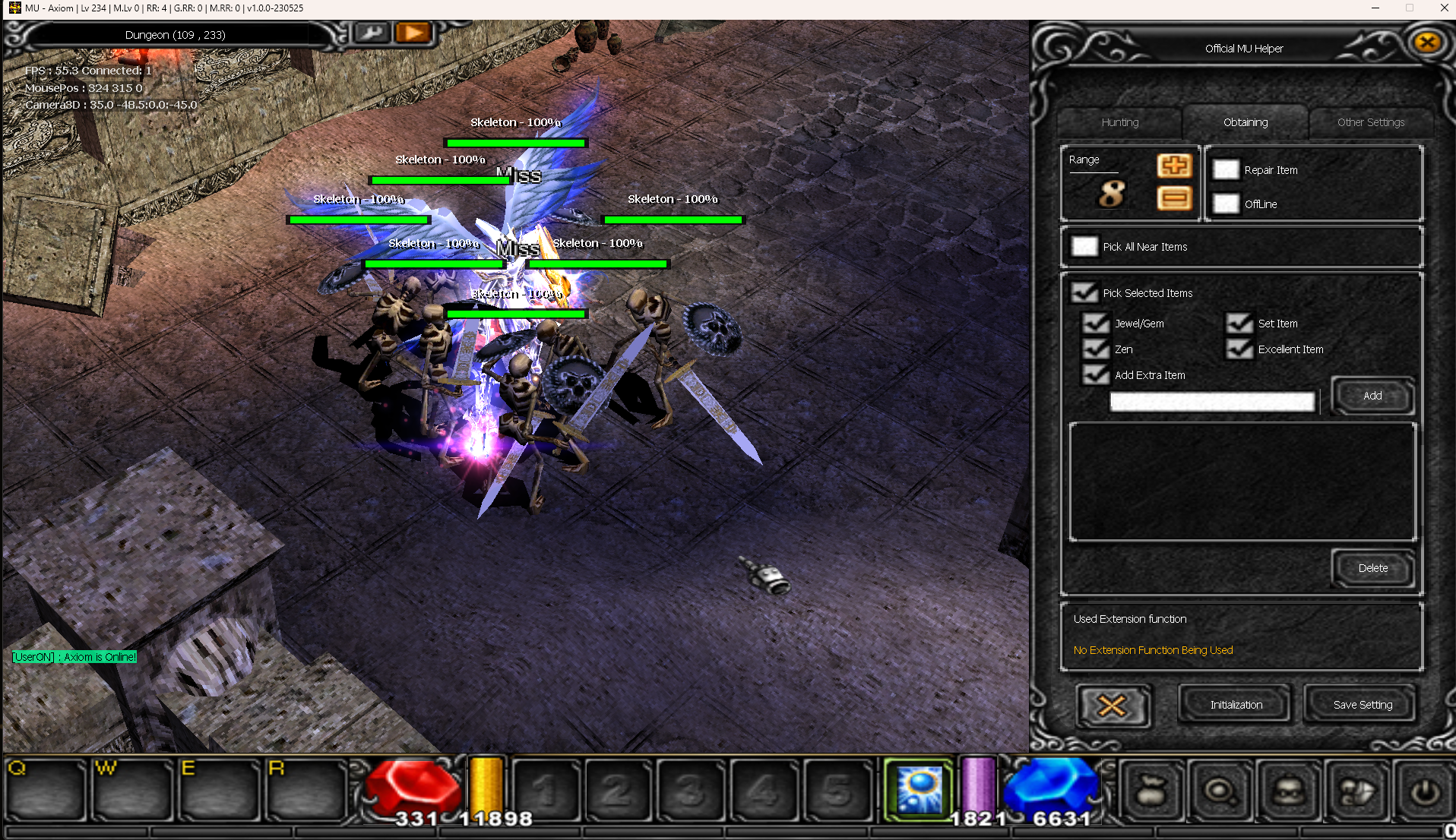Start the MU Helper with the play button
This screenshot has width=1456, height=840.
[x=413, y=33]
